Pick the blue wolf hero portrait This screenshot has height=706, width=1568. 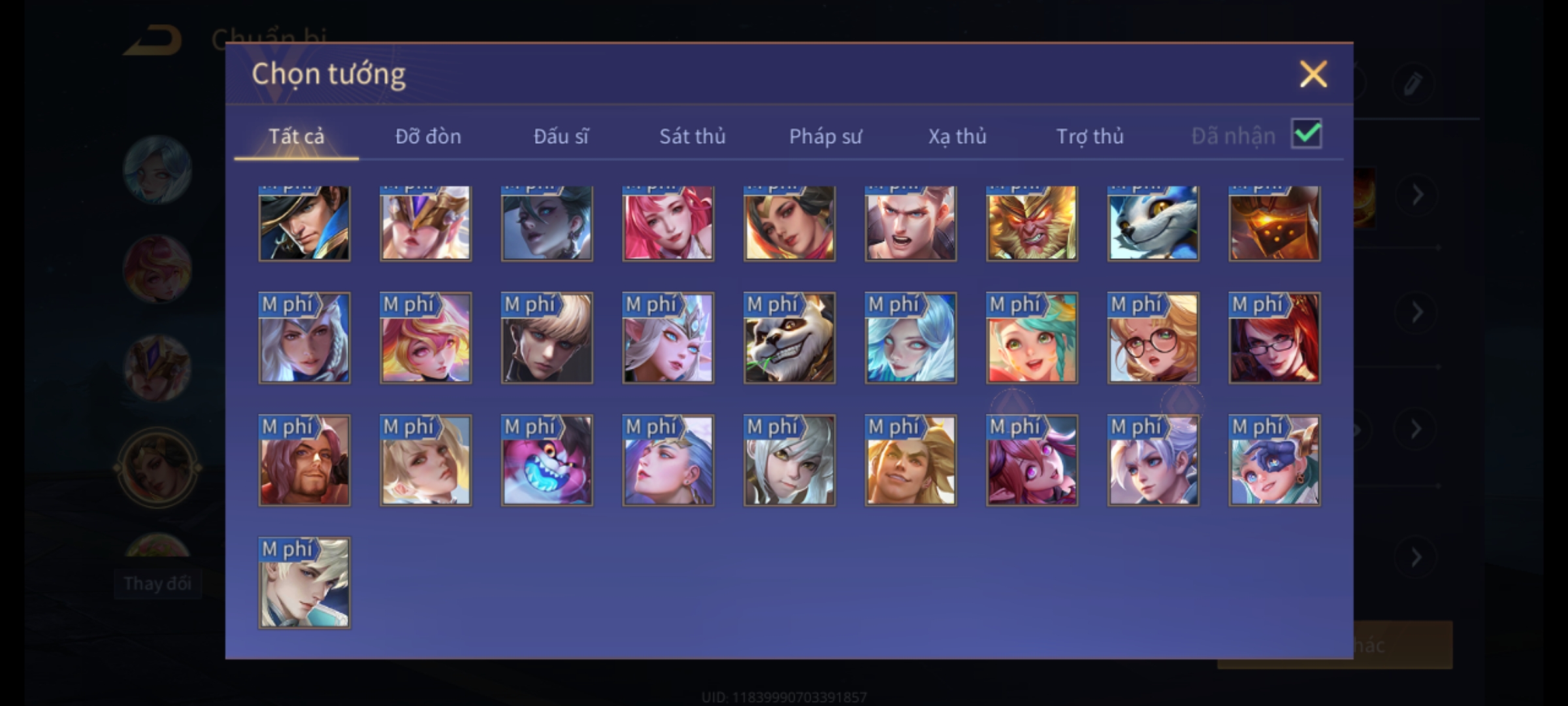1153,224
